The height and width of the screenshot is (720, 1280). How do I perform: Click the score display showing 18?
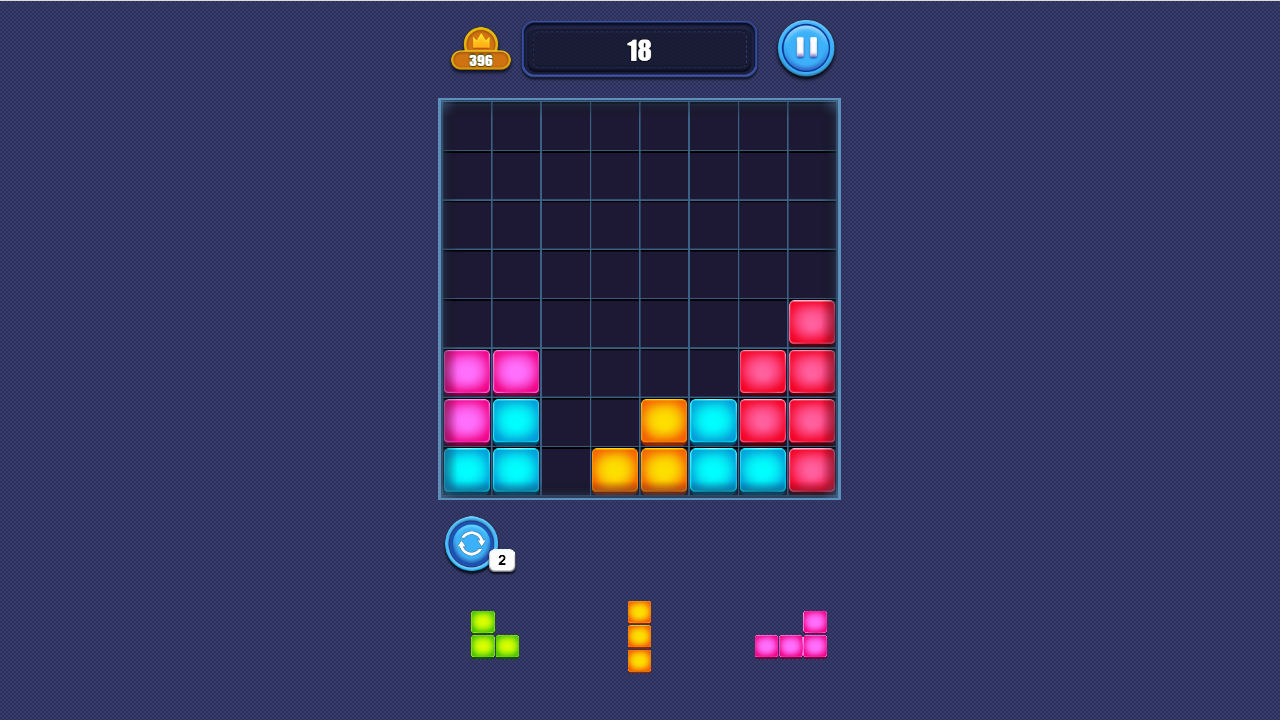[x=639, y=48]
